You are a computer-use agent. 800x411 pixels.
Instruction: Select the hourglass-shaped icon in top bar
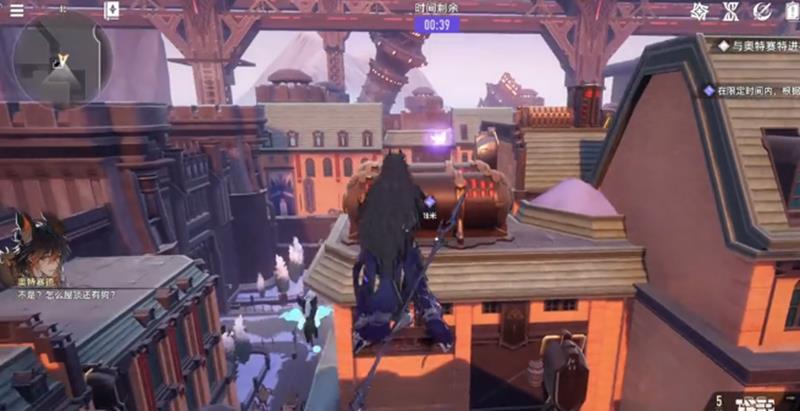pyautogui.click(x=731, y=11)
